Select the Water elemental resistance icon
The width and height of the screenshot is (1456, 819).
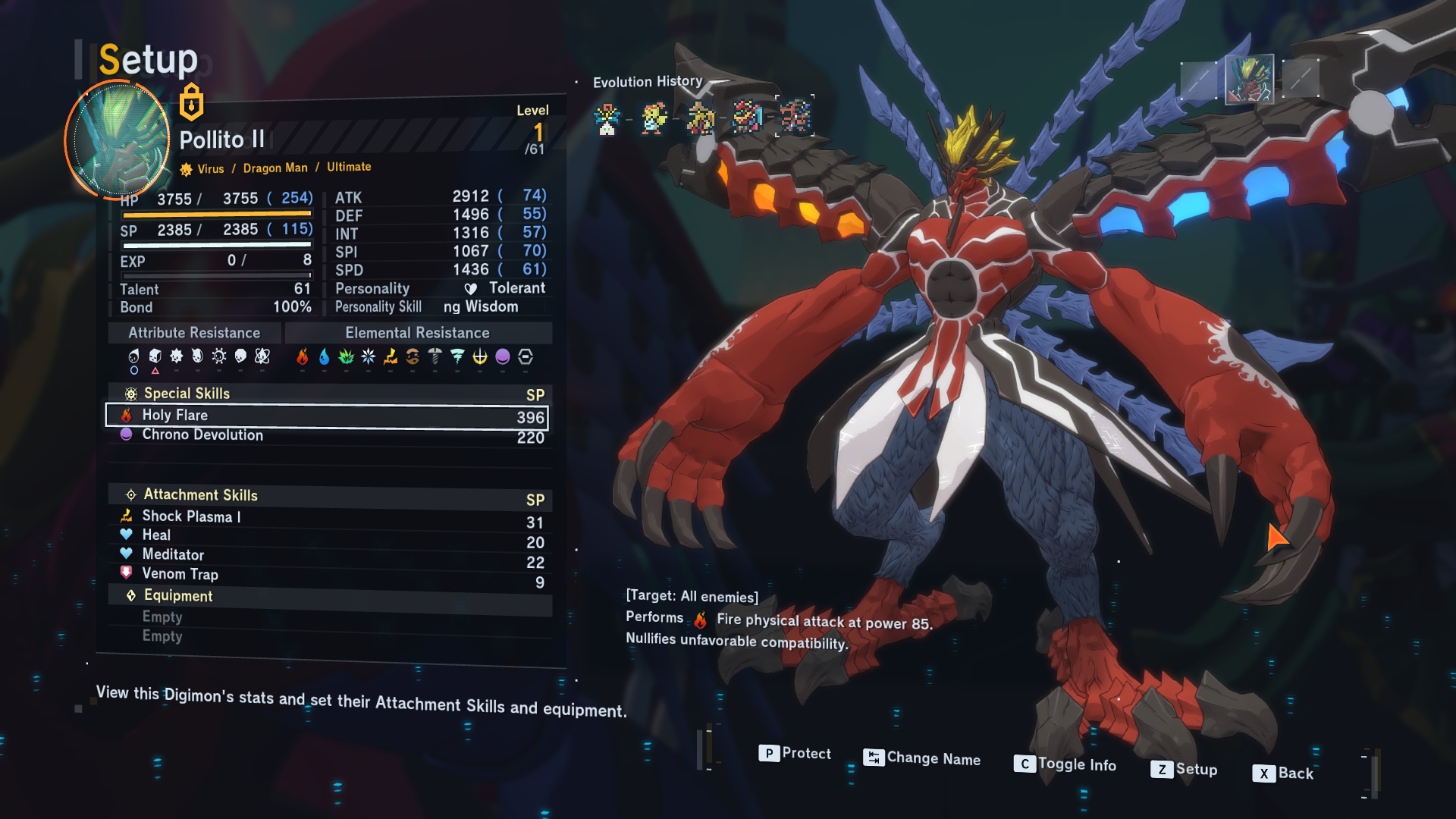click(325, 356)
